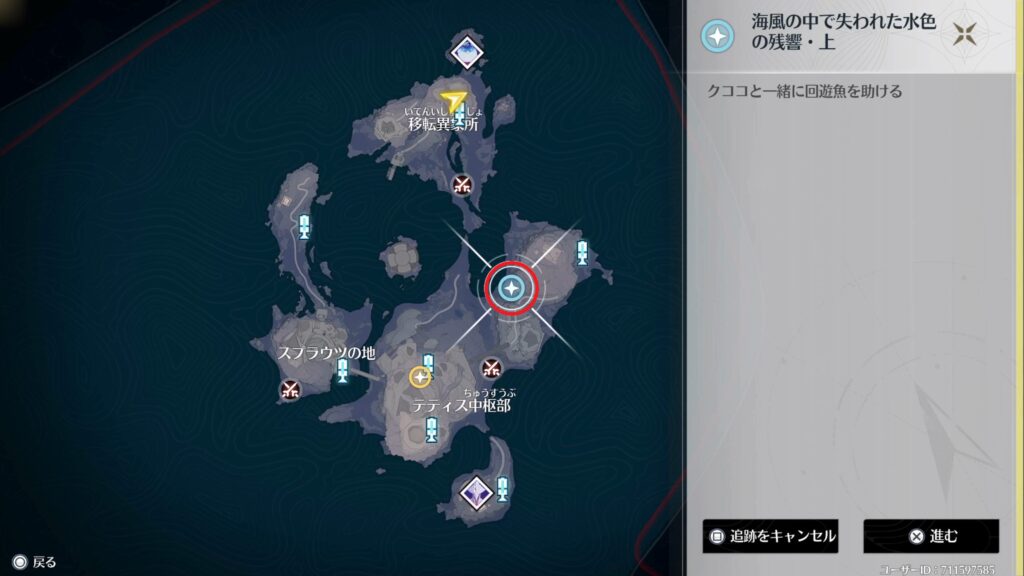1024x576 pixels.
Task: Select the yellow-ringed quest marker on the map
Action: [x=420, y=377]
